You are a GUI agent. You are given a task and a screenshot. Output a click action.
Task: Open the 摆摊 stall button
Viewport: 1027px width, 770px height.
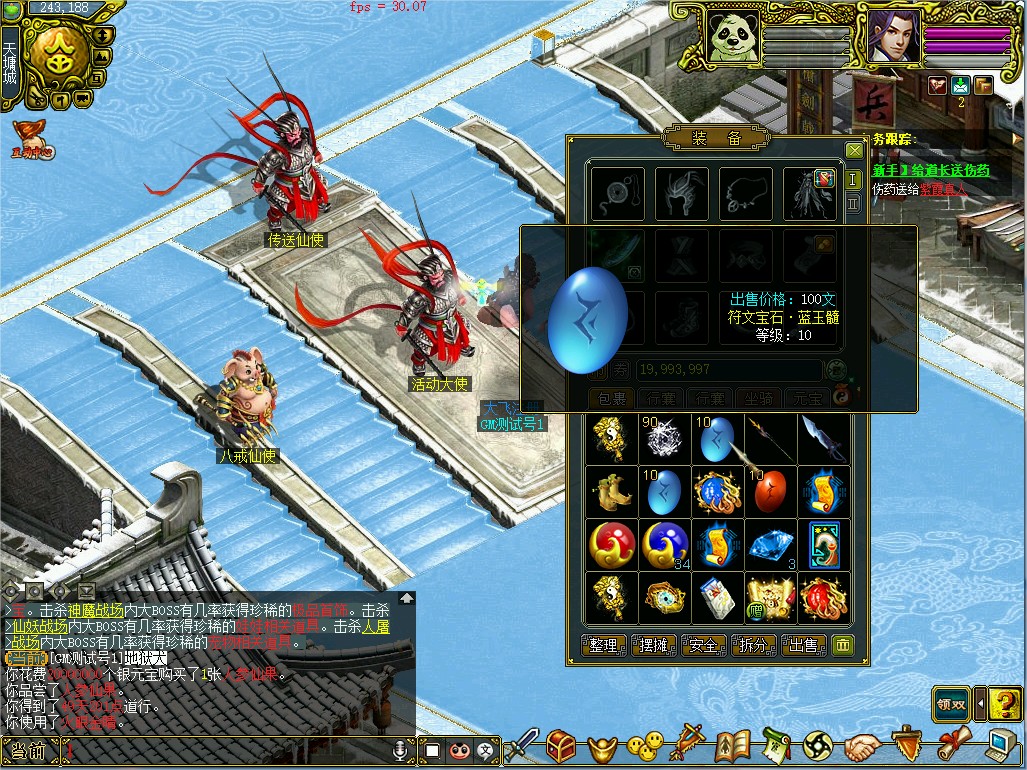pyautogui.click(x=654, y=645)
